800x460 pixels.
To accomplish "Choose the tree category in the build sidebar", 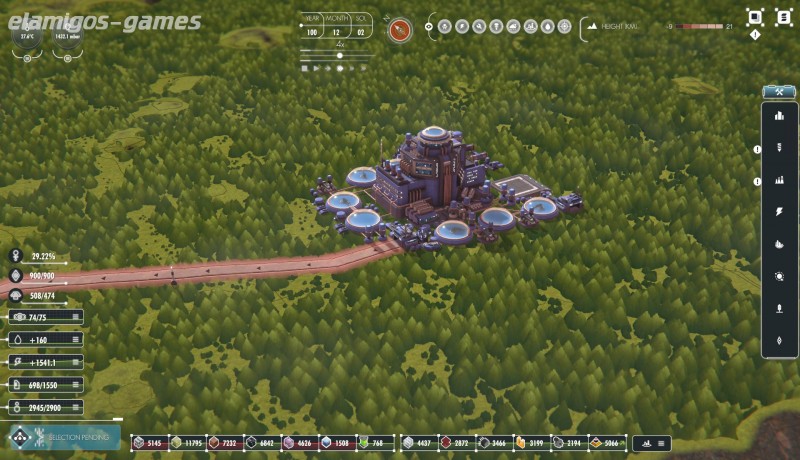I will tap(779, 309).
